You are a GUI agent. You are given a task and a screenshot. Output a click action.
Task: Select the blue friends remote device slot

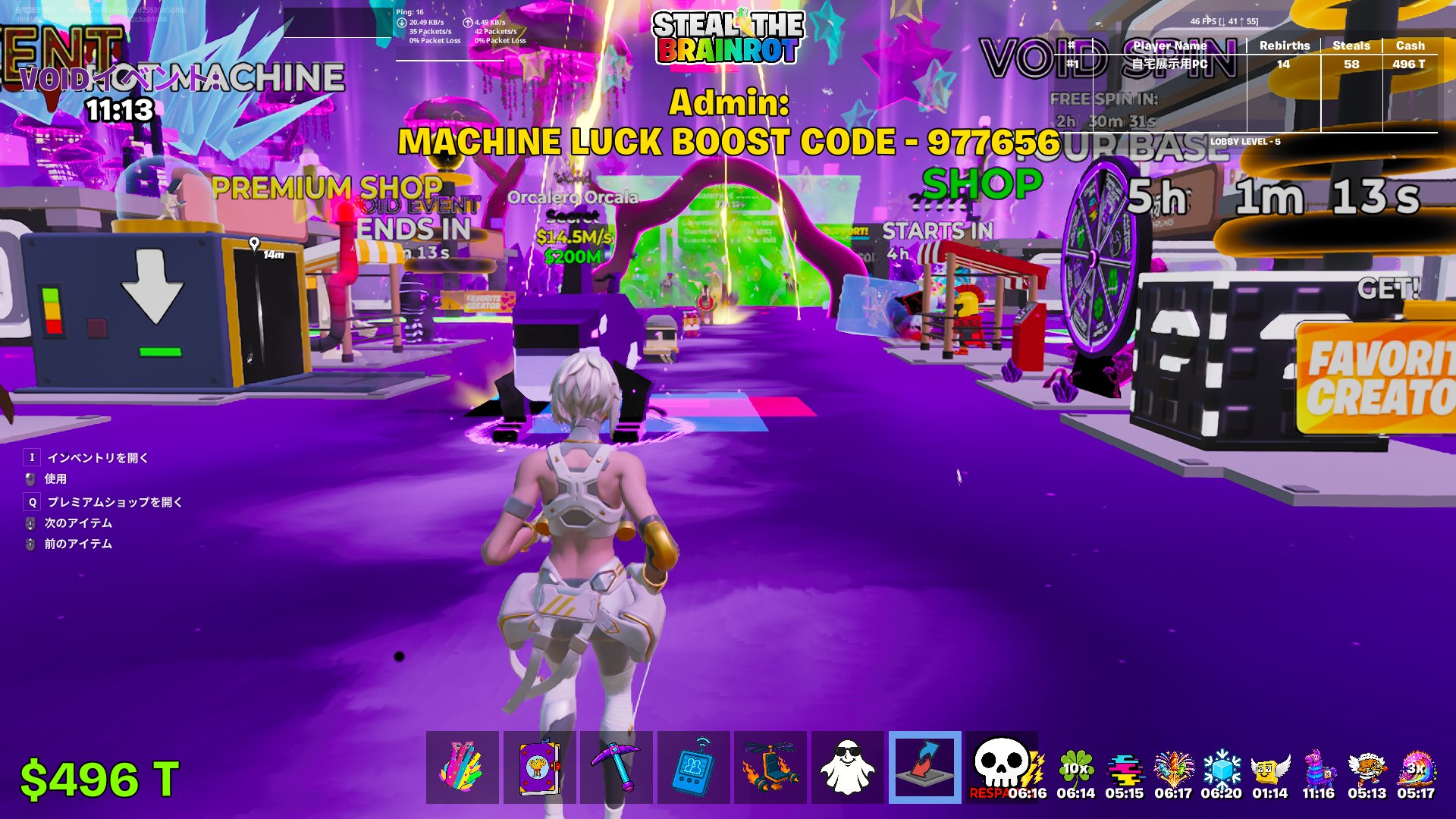[694, 767]
